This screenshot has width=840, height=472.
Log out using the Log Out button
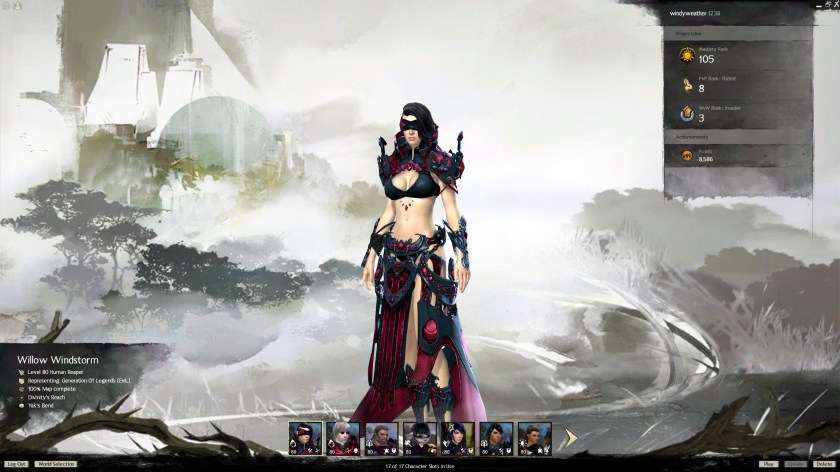[16, 464]
